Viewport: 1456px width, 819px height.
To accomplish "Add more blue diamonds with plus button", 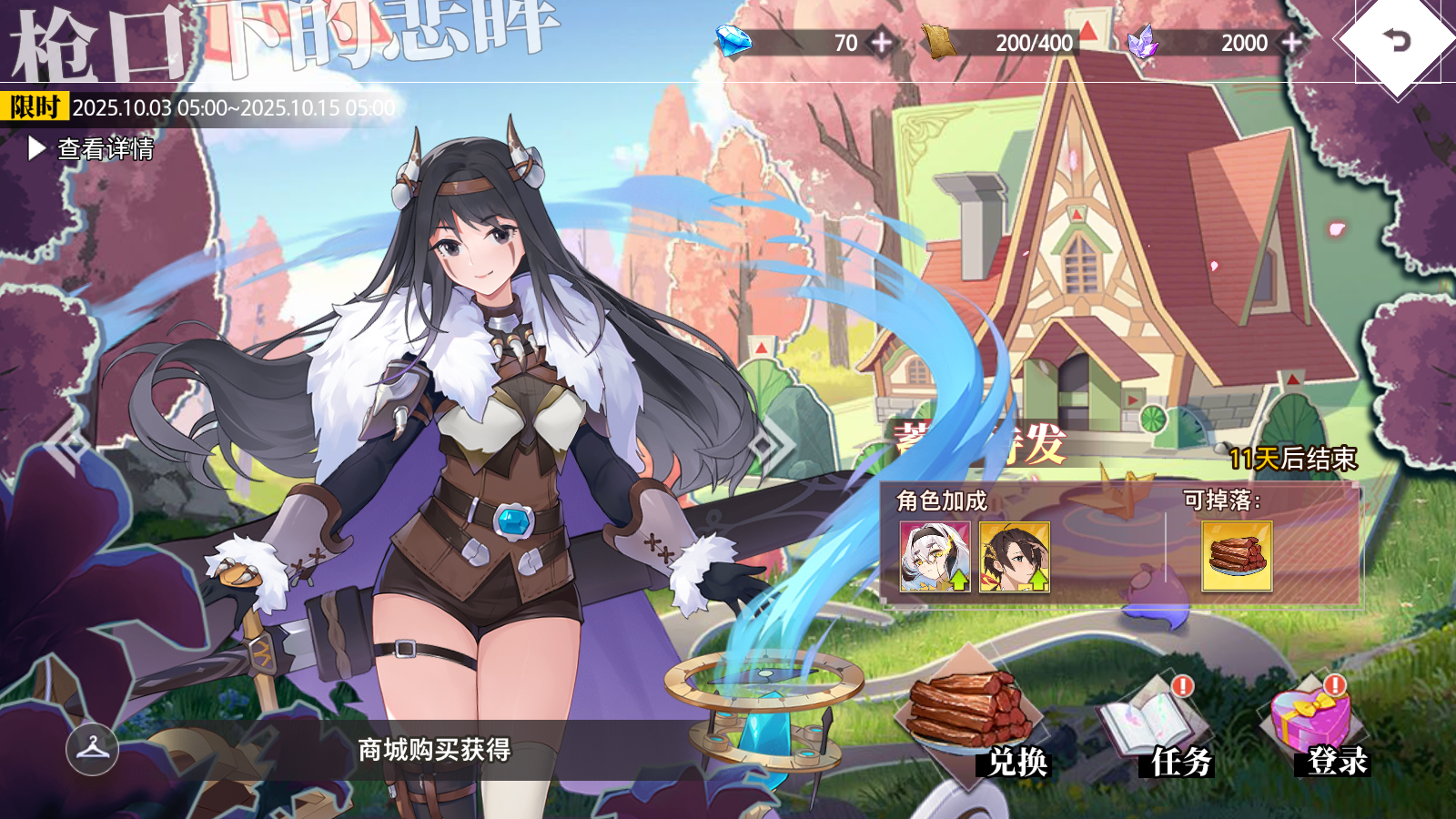I will point(882,42).
